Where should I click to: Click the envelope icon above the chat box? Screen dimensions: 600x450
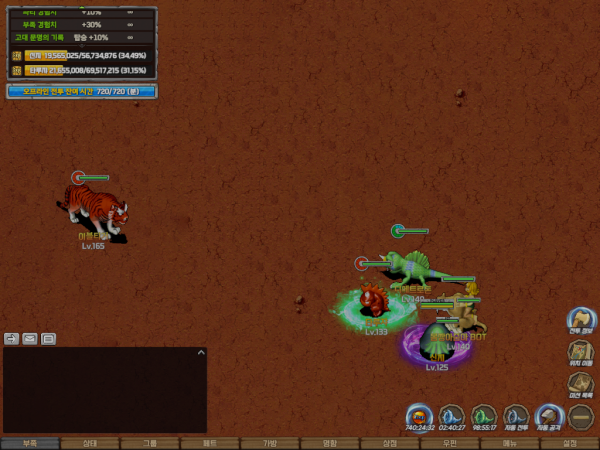pyautogui.click(x=30, y=339)
